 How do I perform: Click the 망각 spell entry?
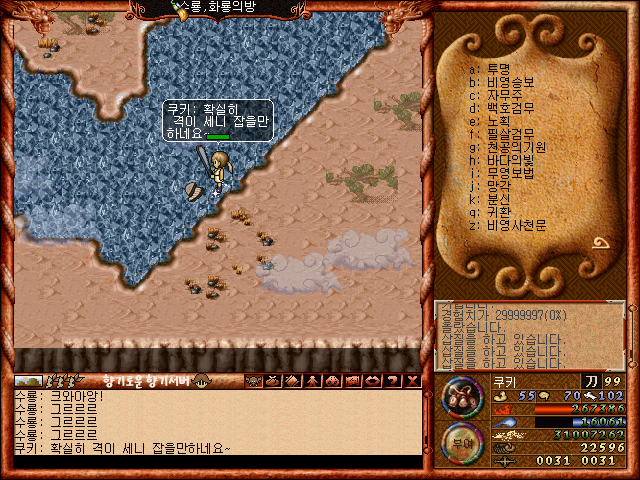pyautogui.click(x=497, y=186)
